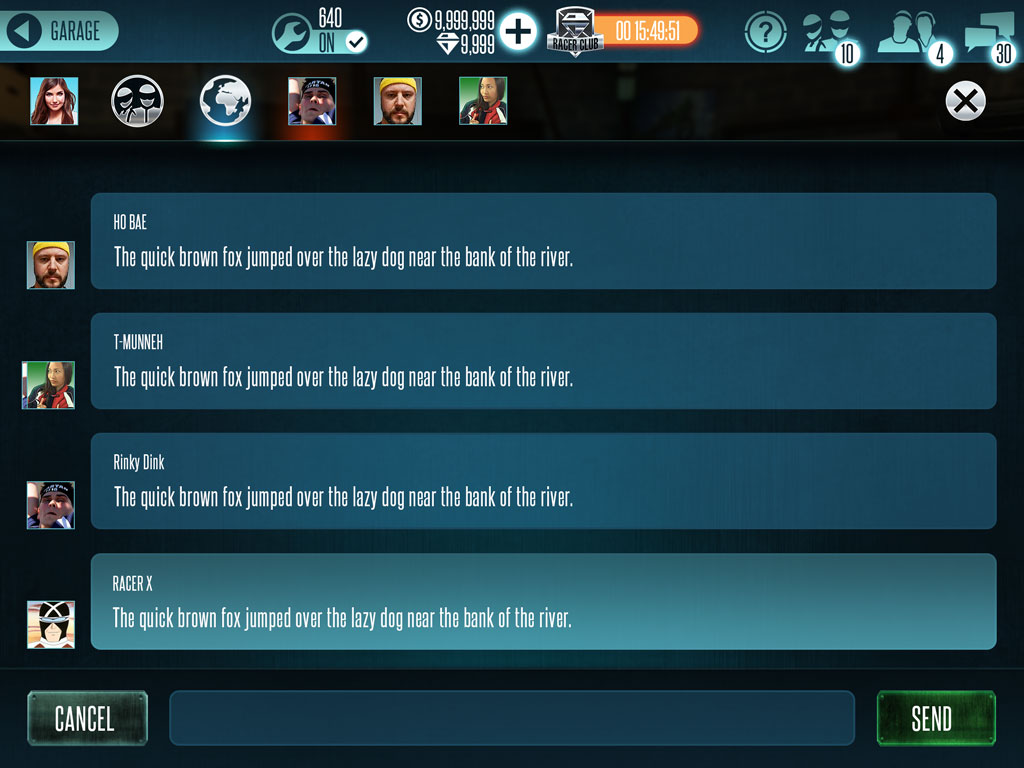Toggle the 640 tuning wrench checkmark
This screenshot has width=1024, height=768.
coord(355,42)
